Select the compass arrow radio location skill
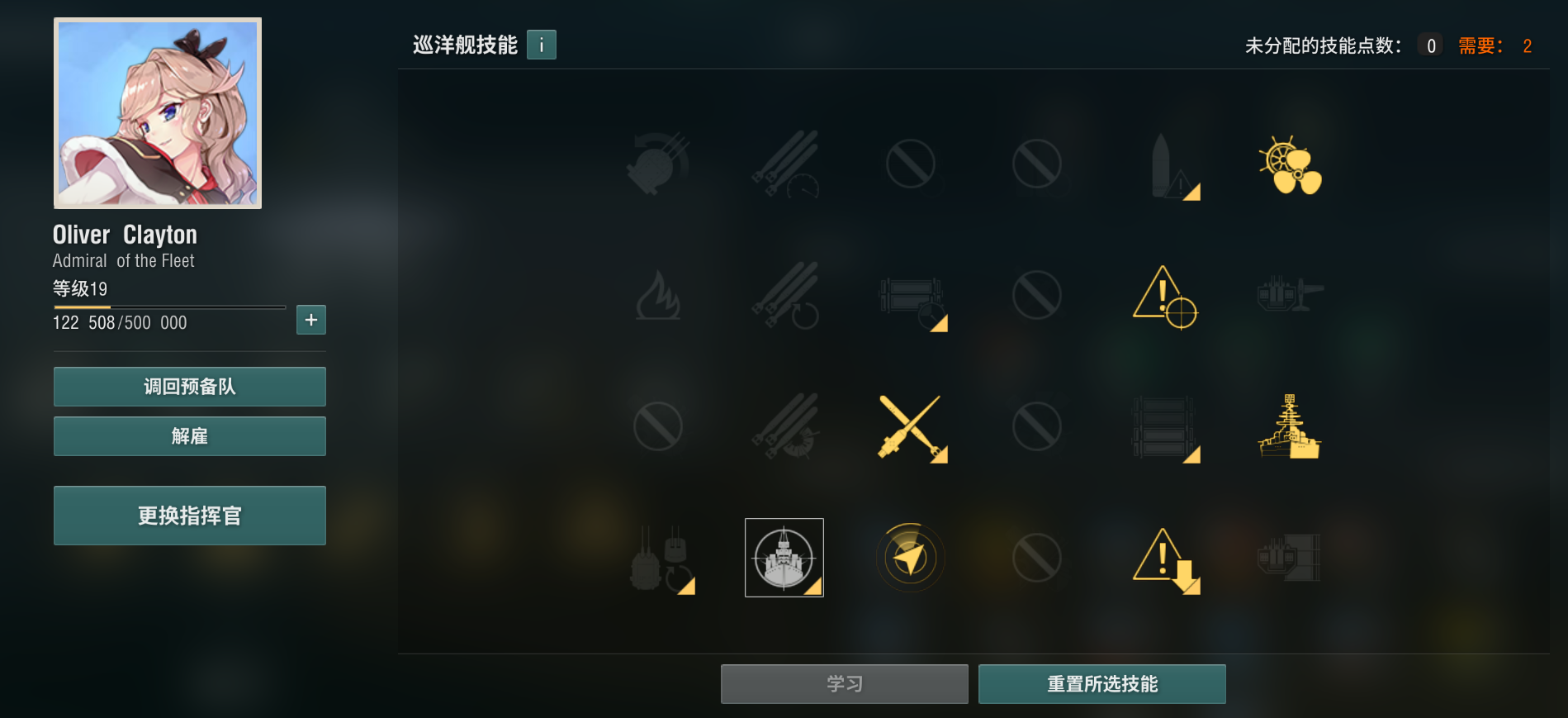Viewport: 1568px width, 718px height. (x=910, y=557)
